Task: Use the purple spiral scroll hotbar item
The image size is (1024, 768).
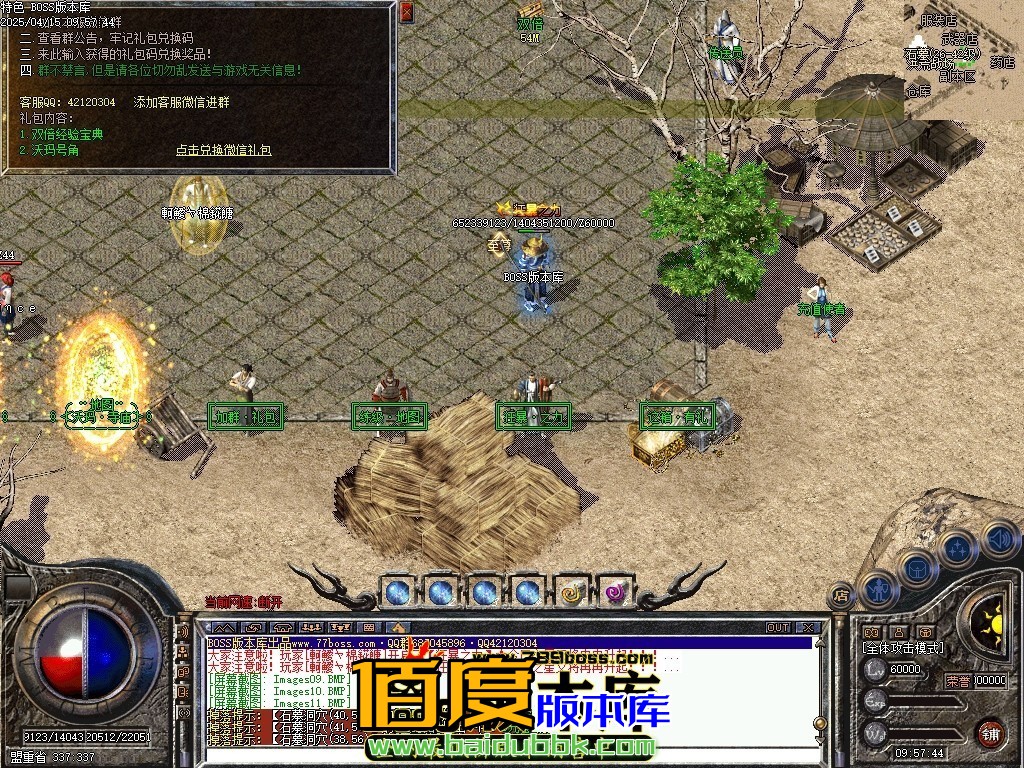Action: pos(615,592)
